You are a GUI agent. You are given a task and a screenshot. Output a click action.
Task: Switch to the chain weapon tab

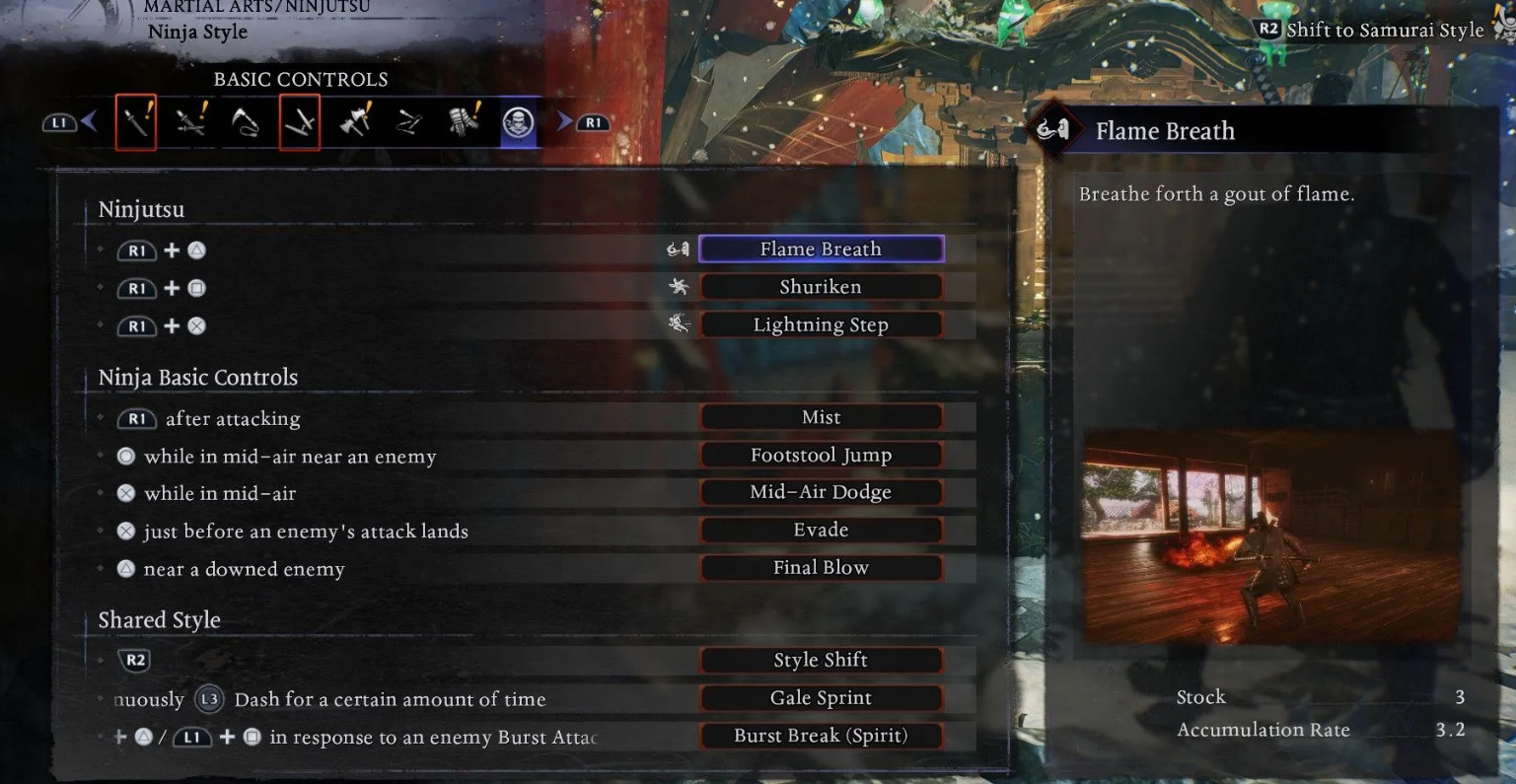408,122
